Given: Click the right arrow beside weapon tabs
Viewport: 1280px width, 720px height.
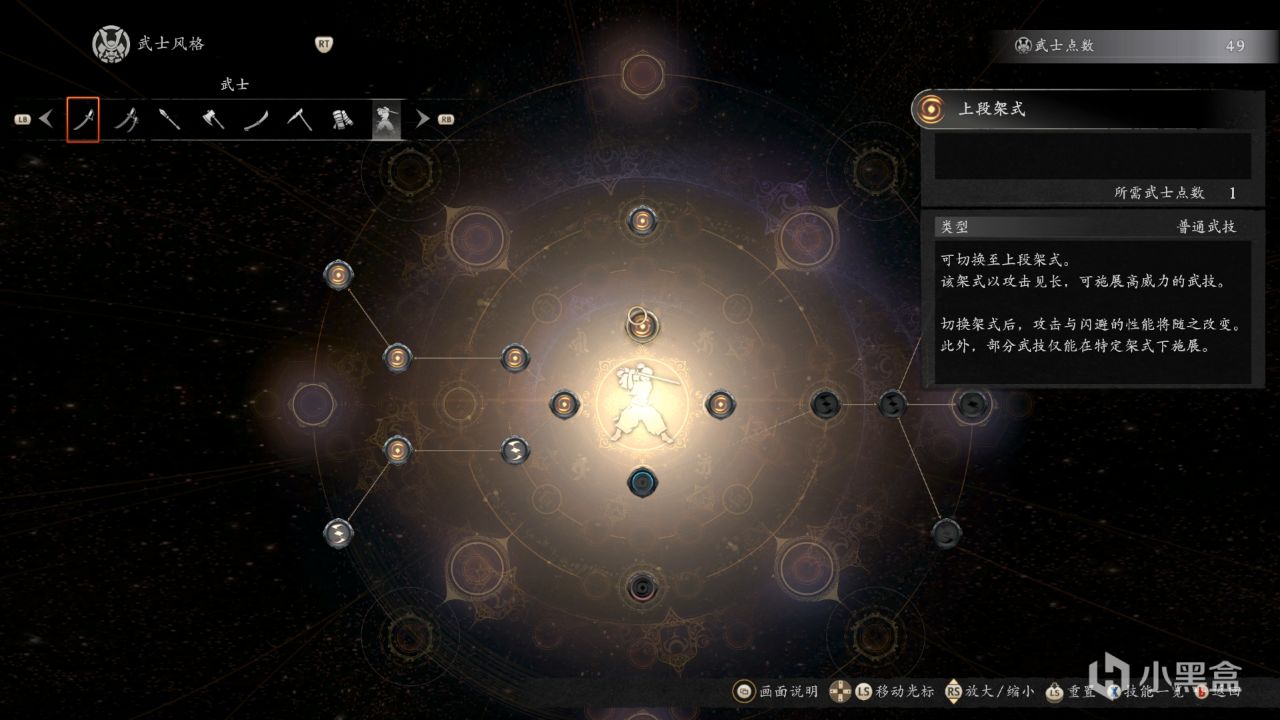Looking at the screenshot, I should (423, 119).
